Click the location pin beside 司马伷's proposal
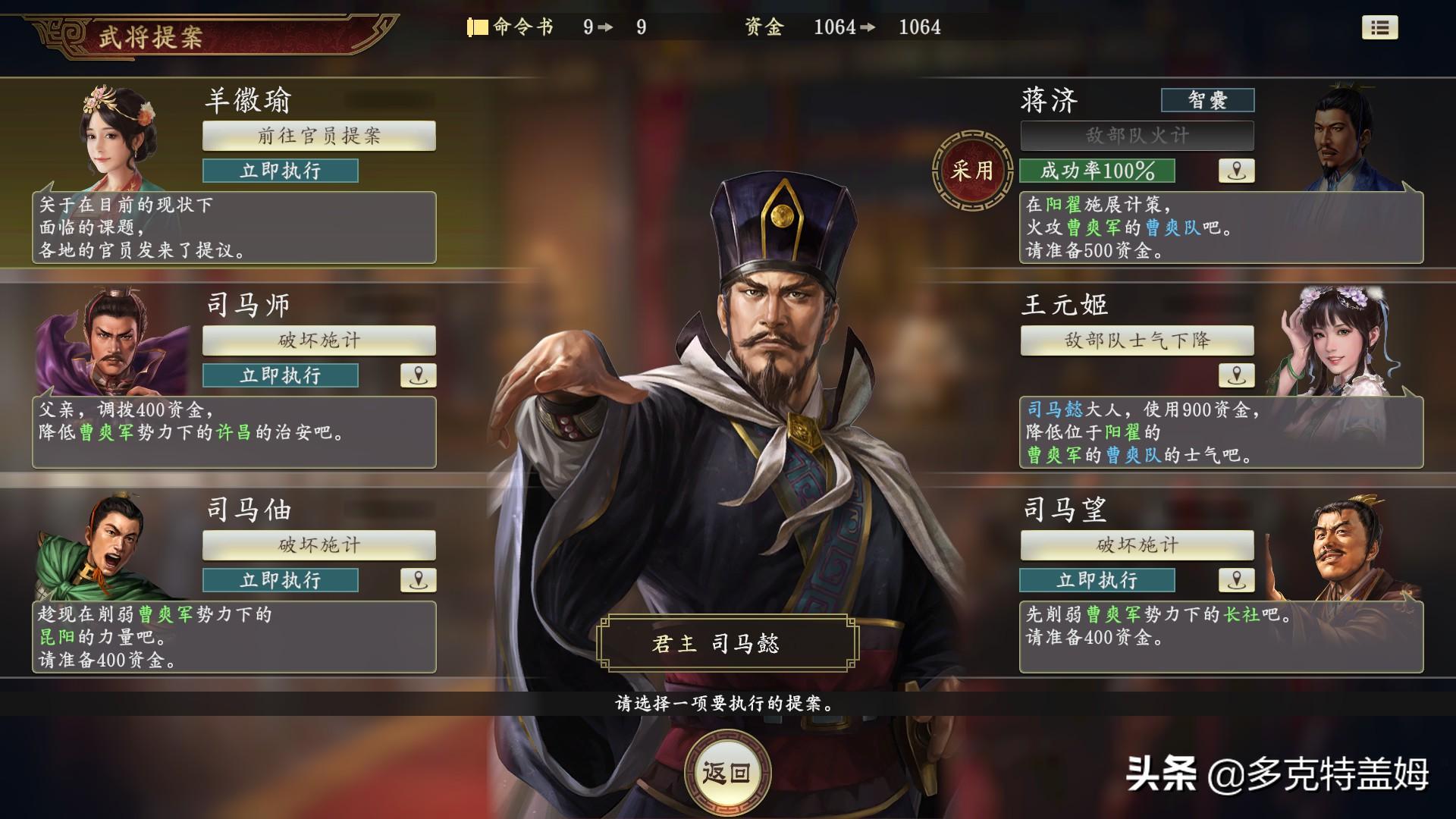1456x819 pixels. click(418, 580)
